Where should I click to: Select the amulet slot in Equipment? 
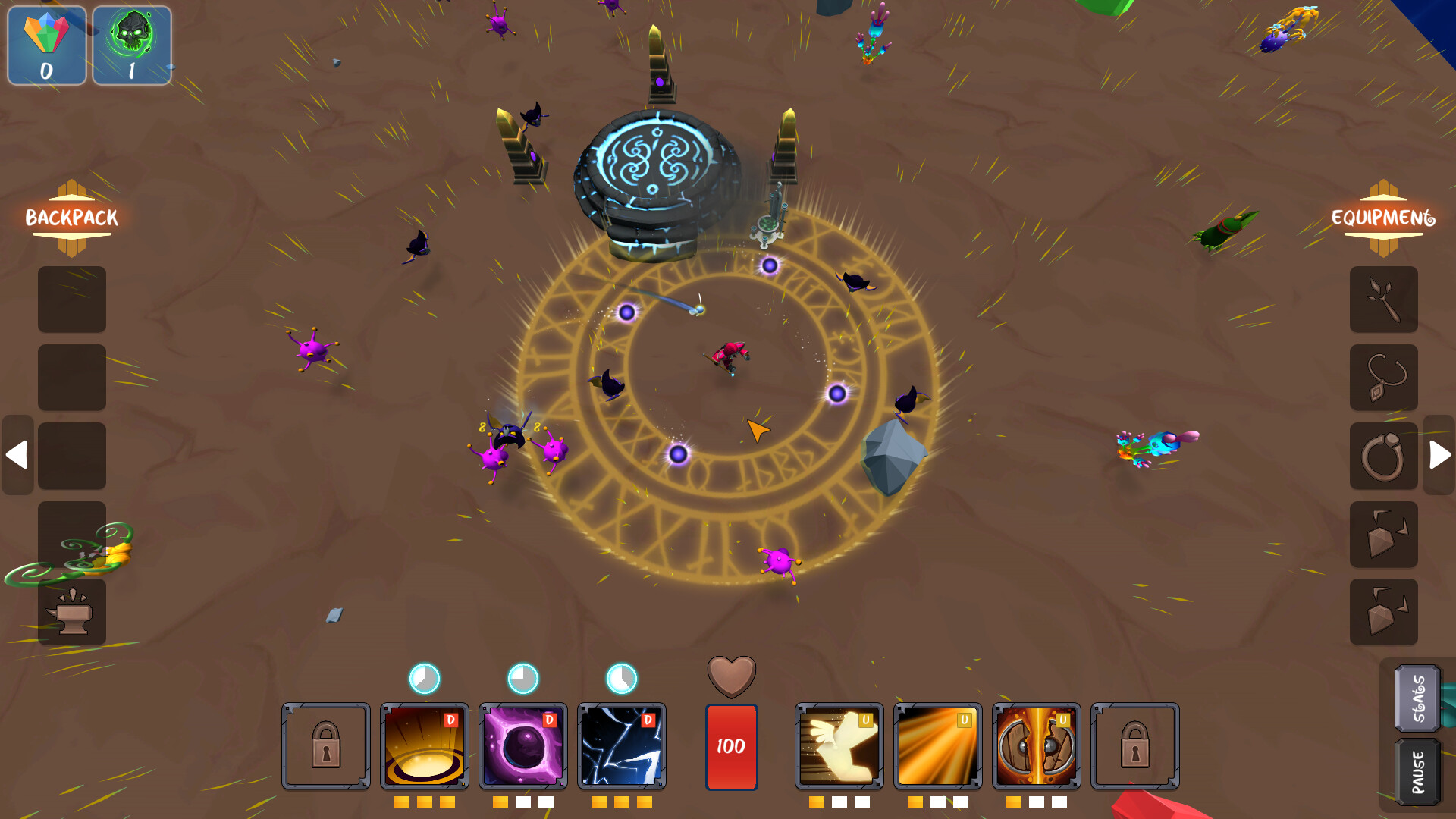1384,378
